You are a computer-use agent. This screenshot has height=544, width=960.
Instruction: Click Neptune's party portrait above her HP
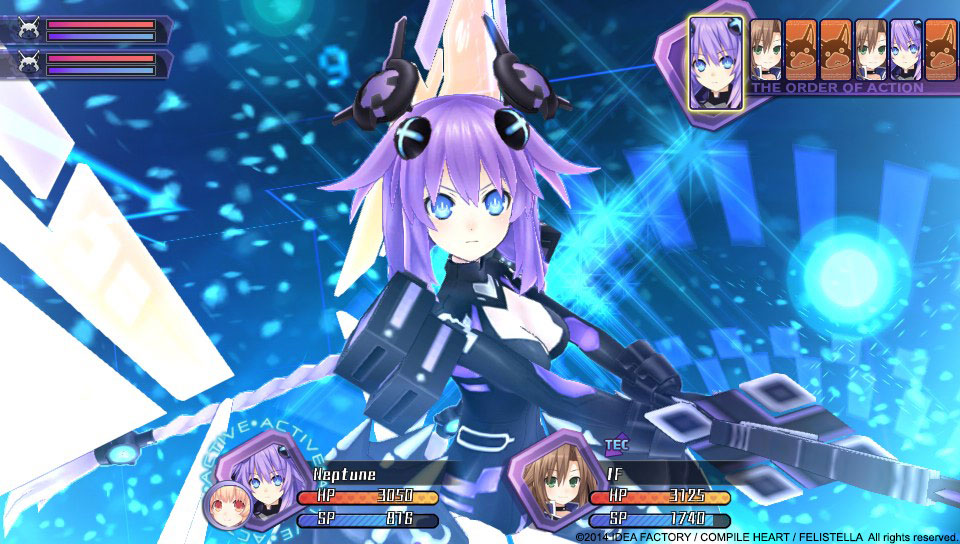pos(261,477)
